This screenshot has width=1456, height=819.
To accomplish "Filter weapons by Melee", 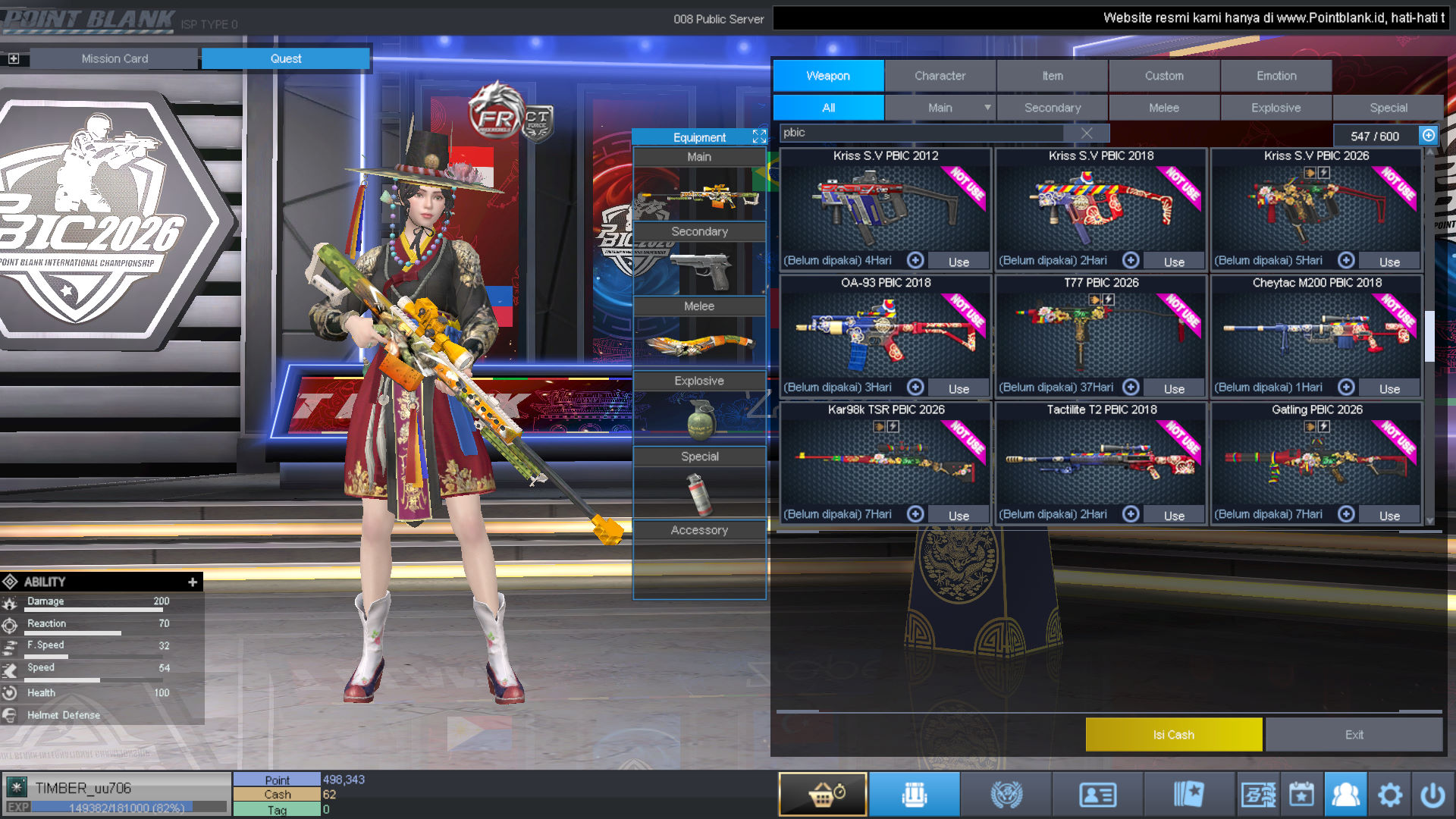I will 1163,108.
